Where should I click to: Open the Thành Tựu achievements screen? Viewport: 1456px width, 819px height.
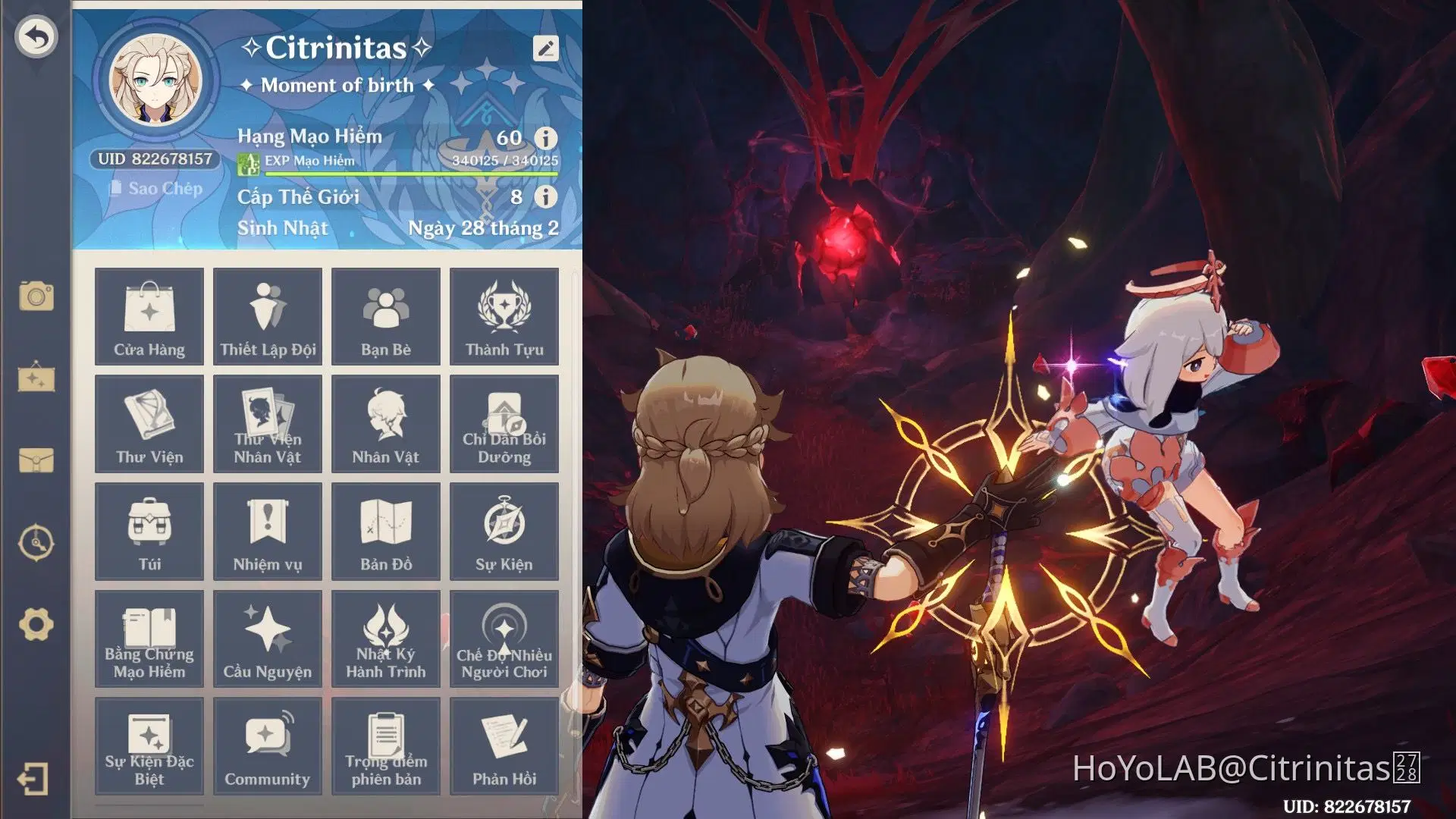tap(504, 316)
